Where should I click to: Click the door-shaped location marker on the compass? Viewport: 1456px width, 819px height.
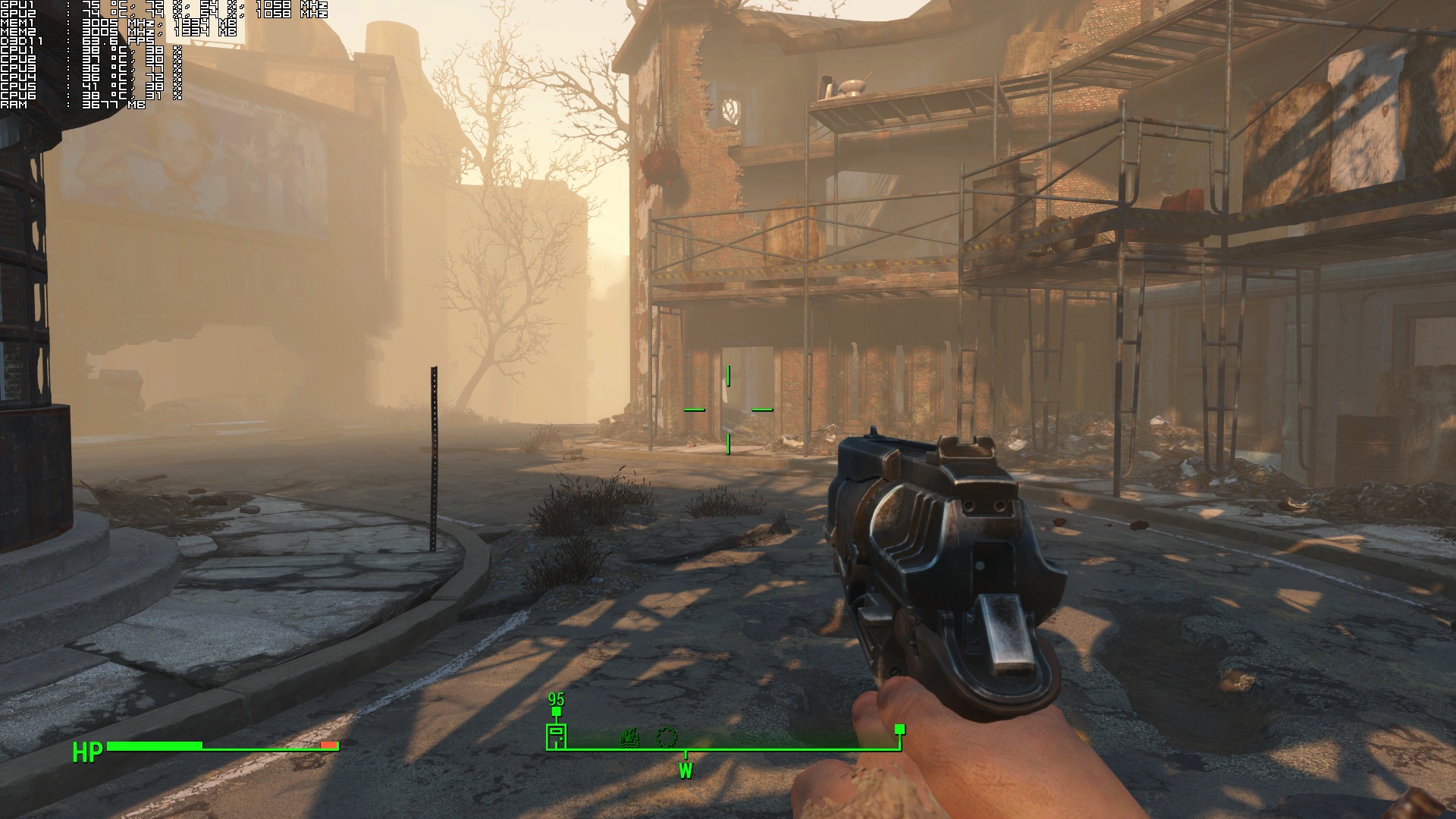[557, 736]
